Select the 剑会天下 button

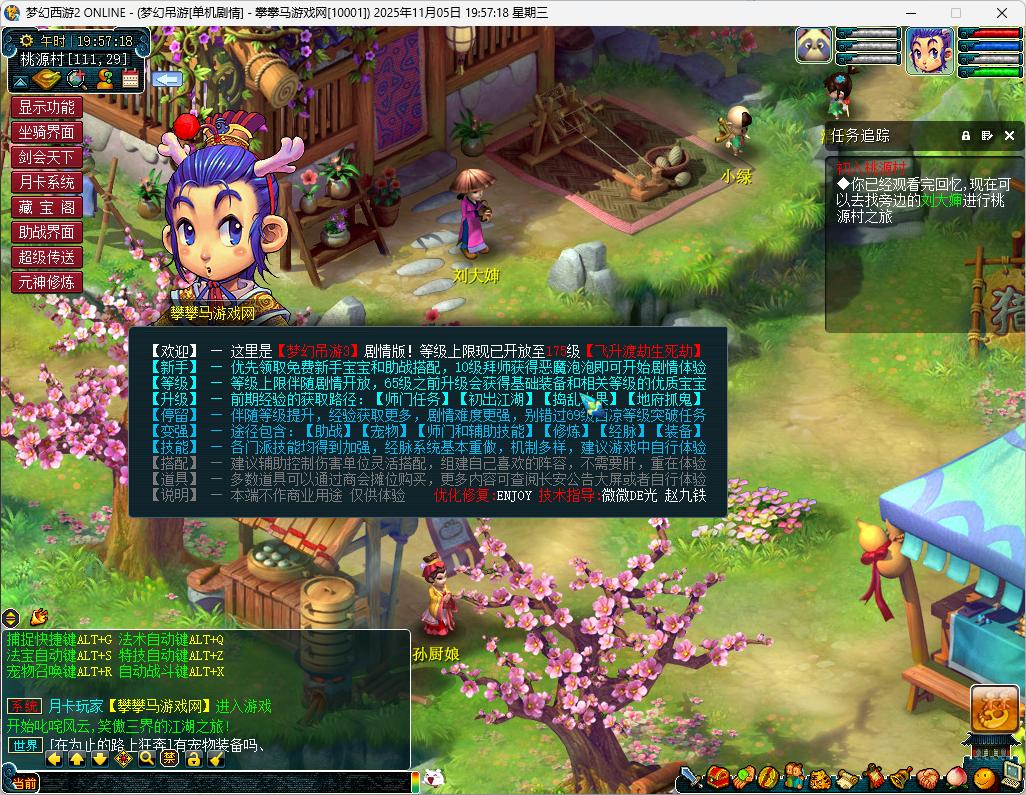(46, 157)
